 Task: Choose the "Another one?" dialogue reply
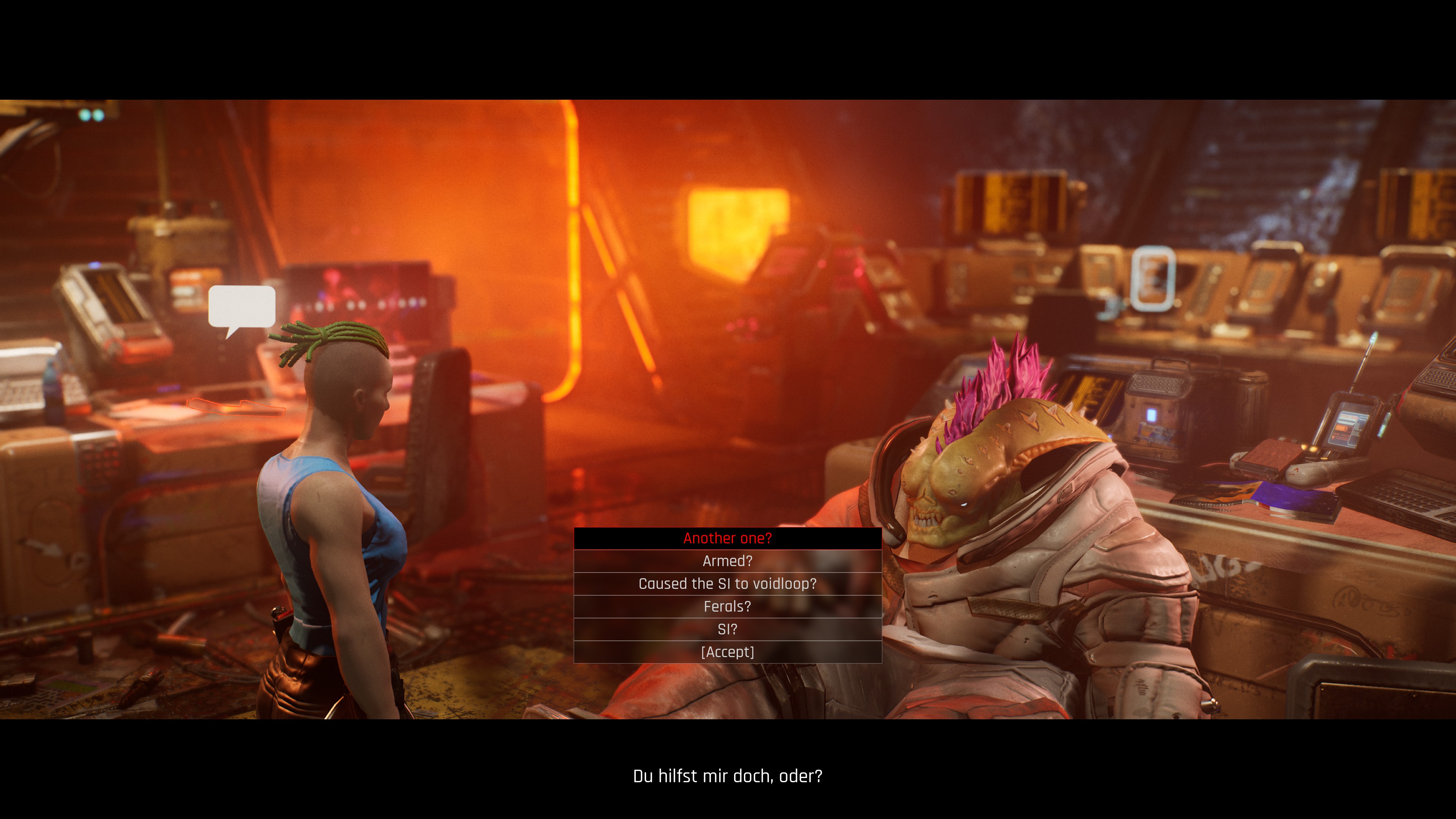[x=728, y=538]
